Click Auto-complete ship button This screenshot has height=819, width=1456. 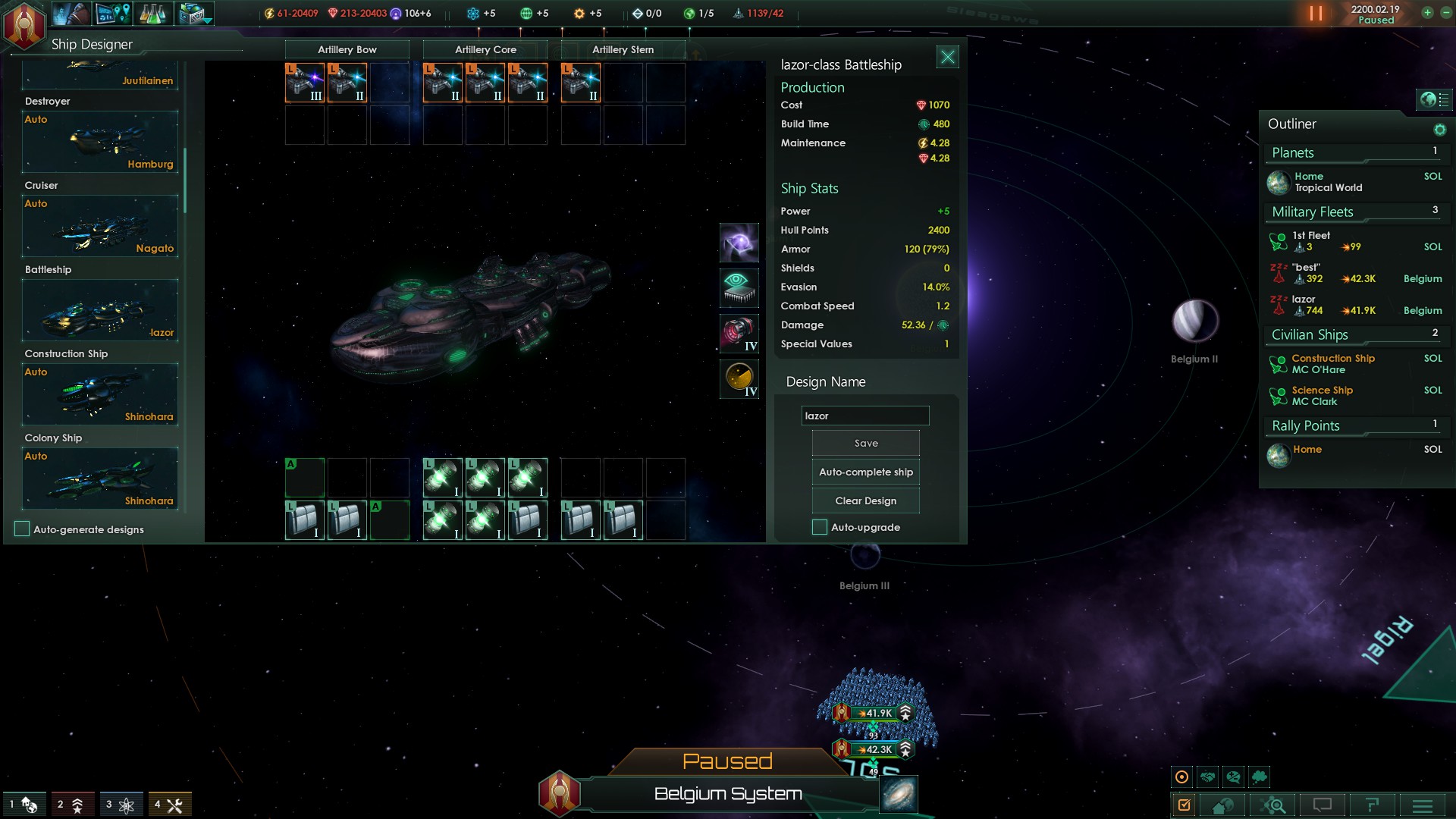pos(865,472)
